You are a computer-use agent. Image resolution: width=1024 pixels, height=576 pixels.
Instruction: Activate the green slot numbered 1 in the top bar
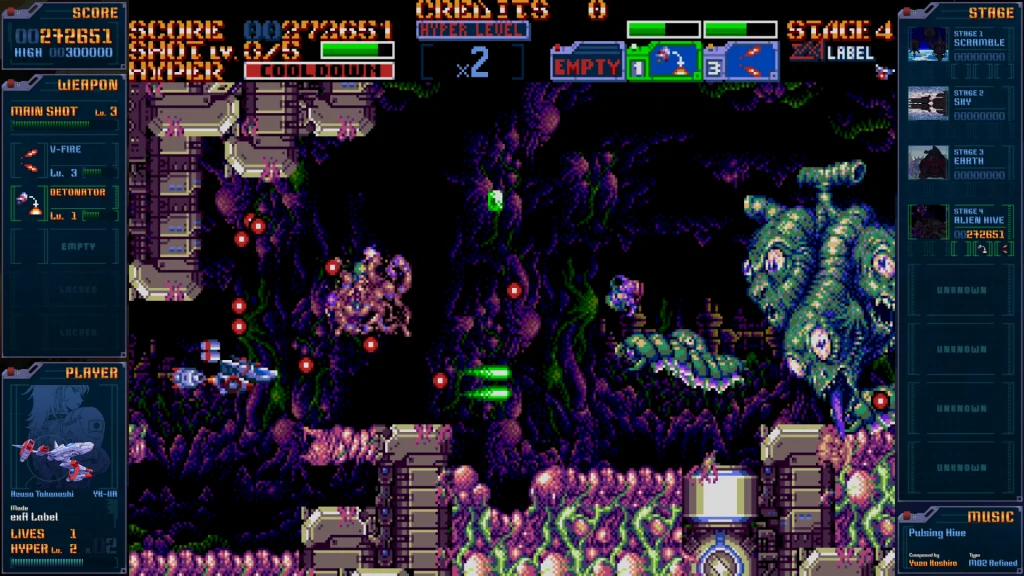pos(663,62)
